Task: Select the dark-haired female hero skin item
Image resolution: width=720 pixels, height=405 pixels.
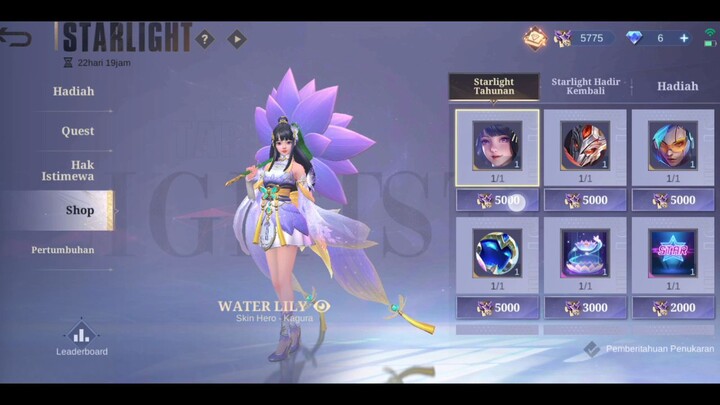Action: coord(497,147)
